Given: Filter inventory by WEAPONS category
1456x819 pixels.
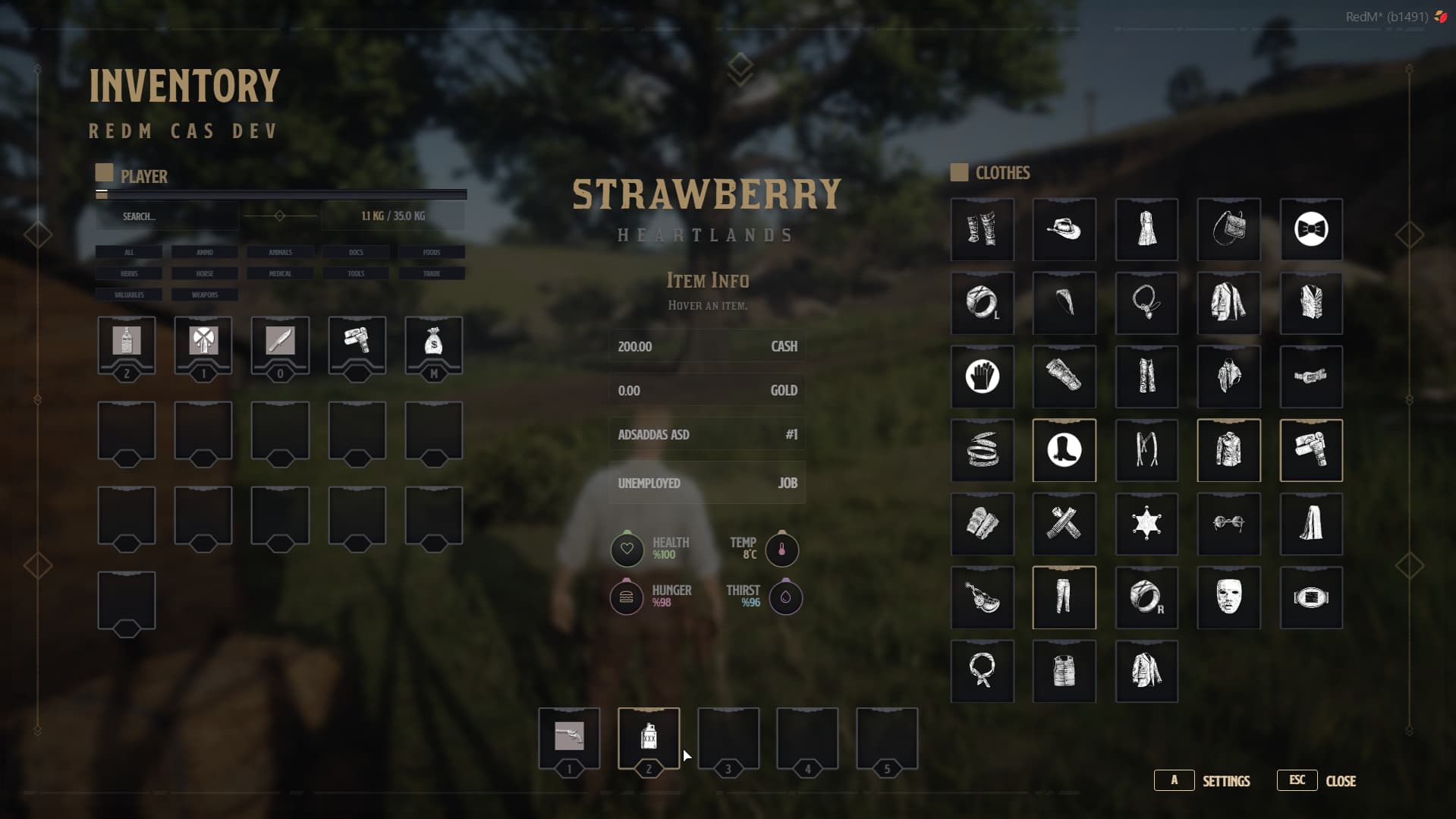Looking at the screenshot, I should point(204,295).
